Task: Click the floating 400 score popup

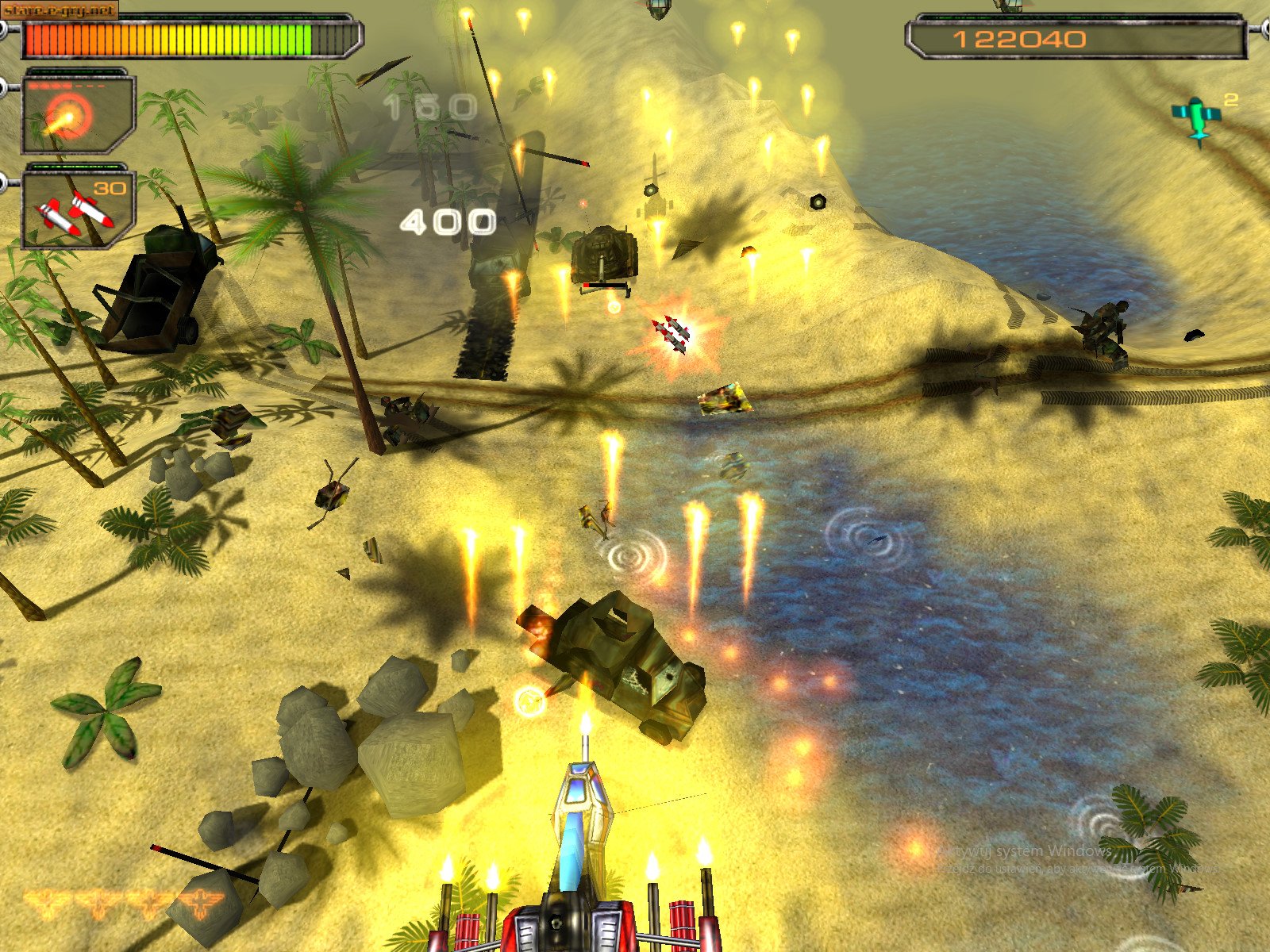Action: tap(450, 222)
